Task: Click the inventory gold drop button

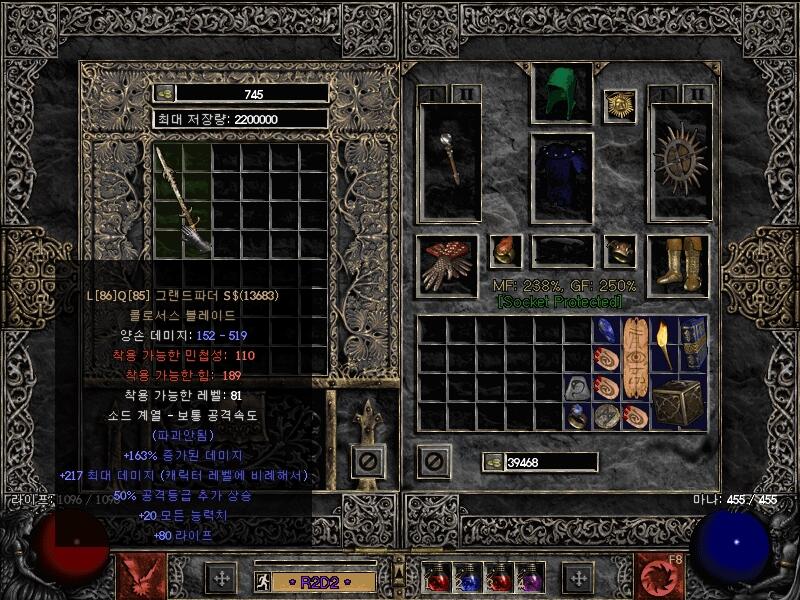Action: pyautogui.click(x=493, y=461)
